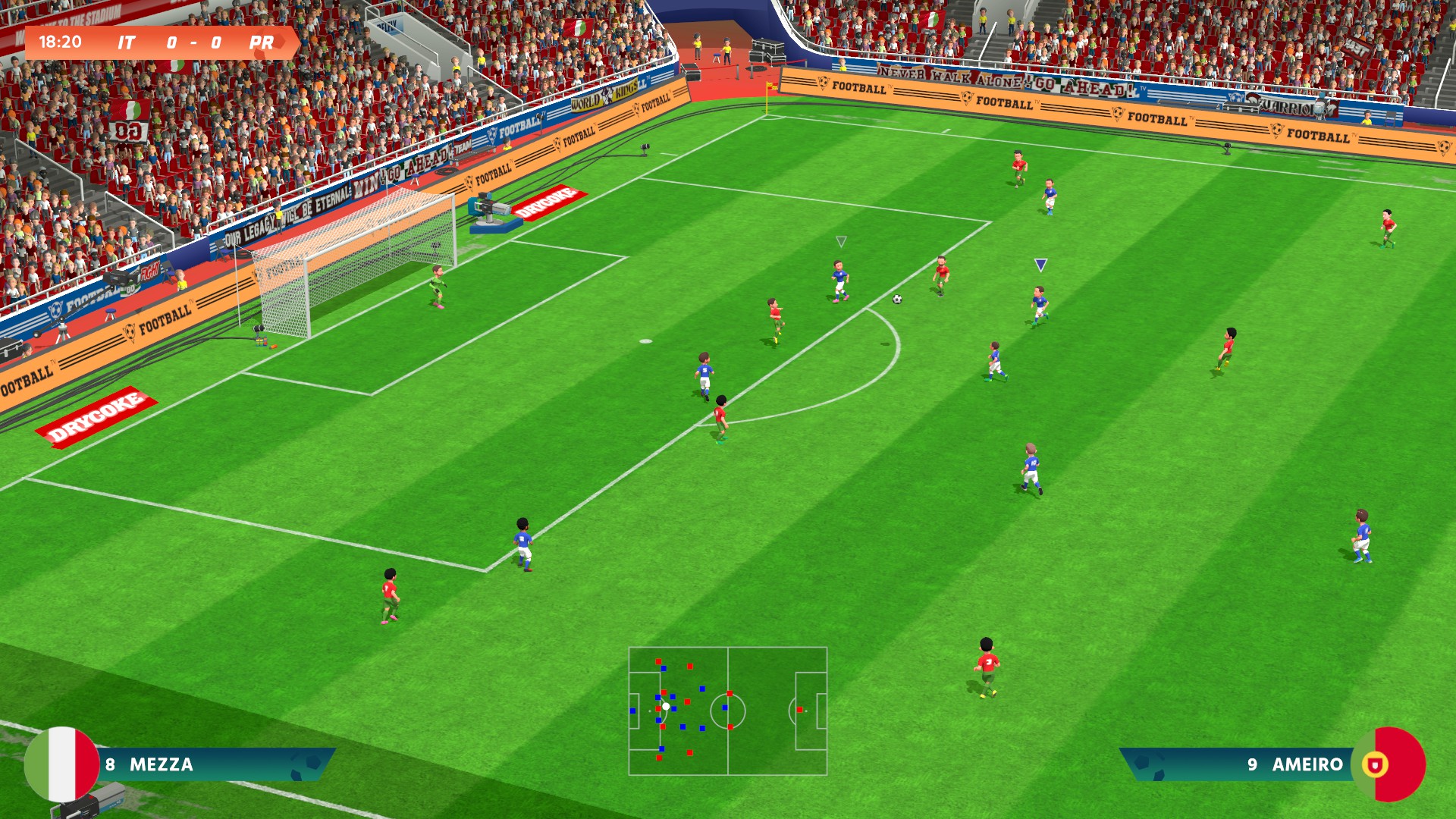Click the pitch radar minimap
This screenshot has width=1456, height=819.
[727, 711]
